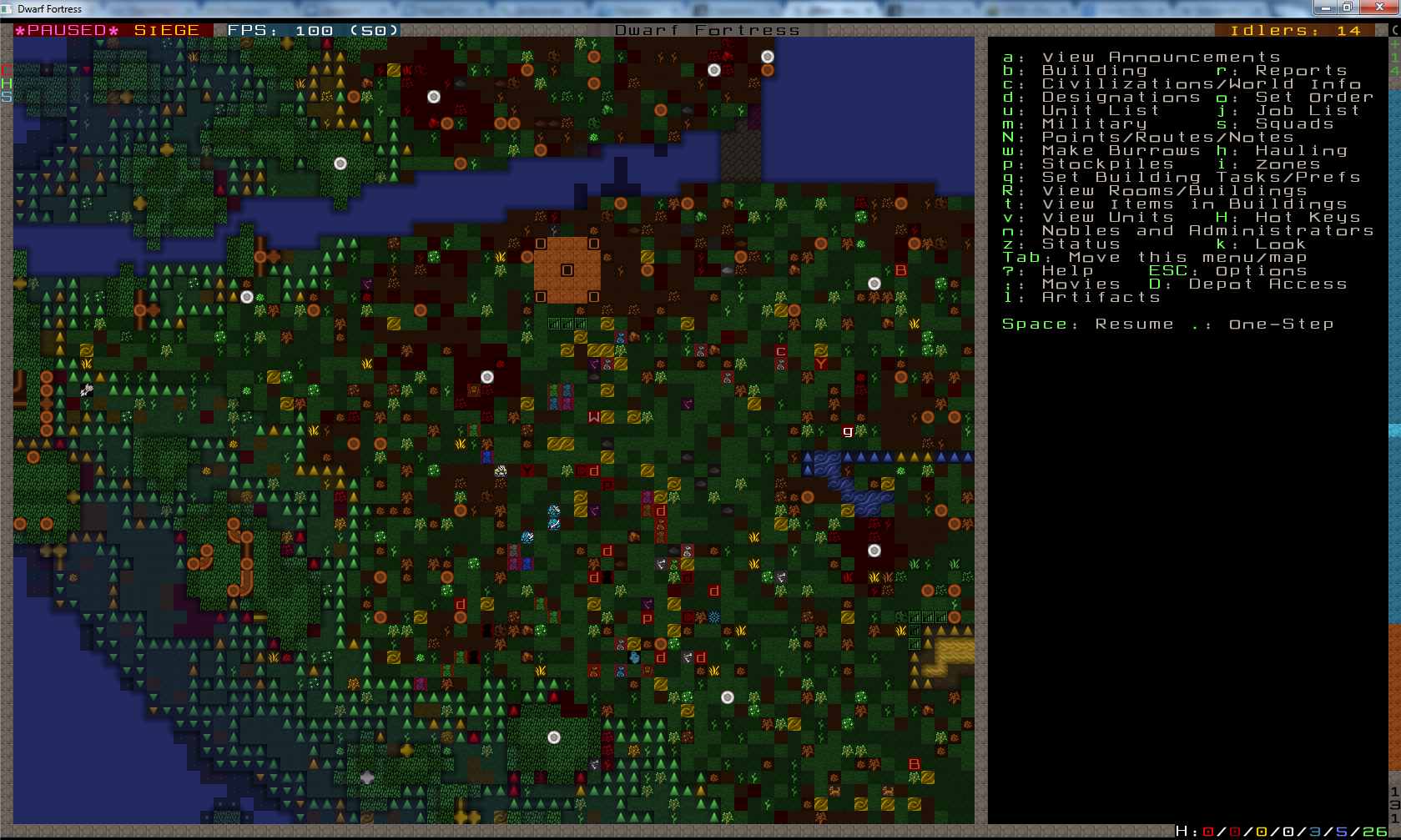Open View Announcements menu entry
The image size is (1401, 840).
click(x=1160, y=58)
